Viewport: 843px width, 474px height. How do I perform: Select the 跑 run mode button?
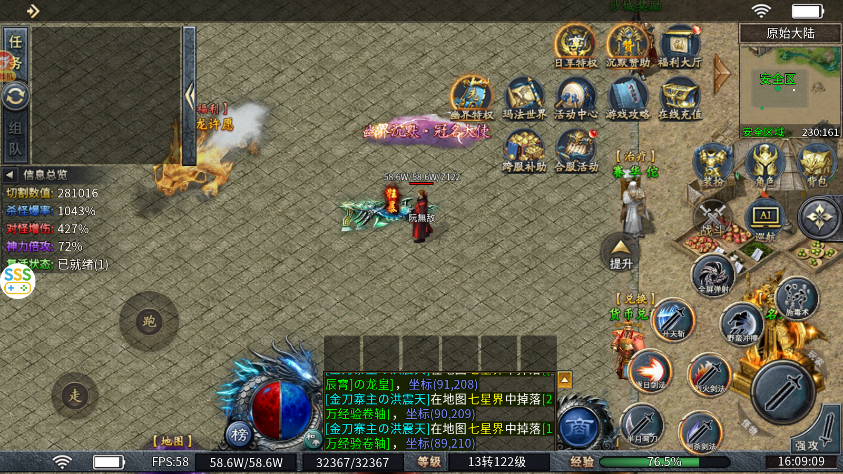(x=149, y=321)
